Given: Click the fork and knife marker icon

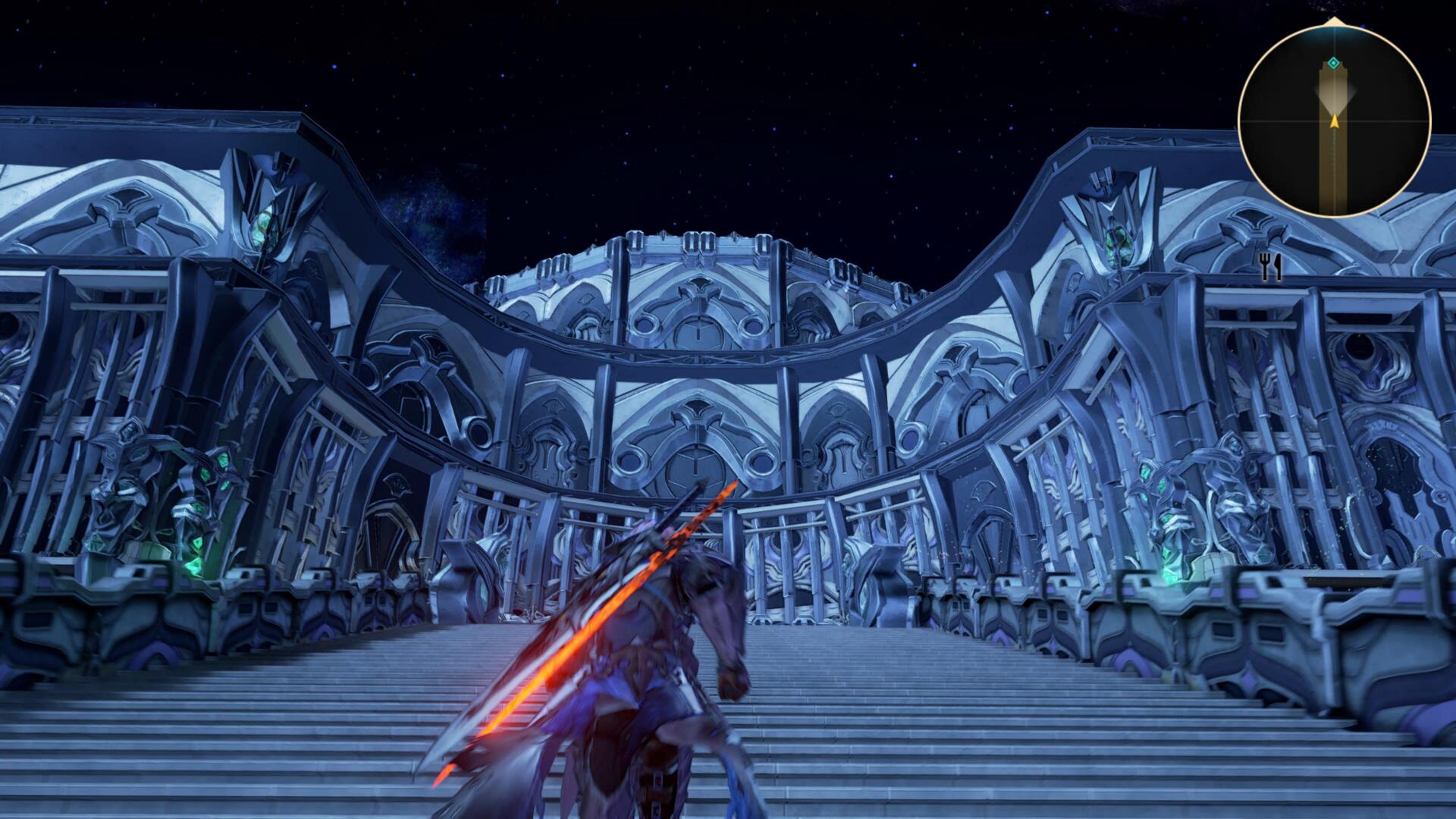Looking at the screenshot, I should point(1270,266).
